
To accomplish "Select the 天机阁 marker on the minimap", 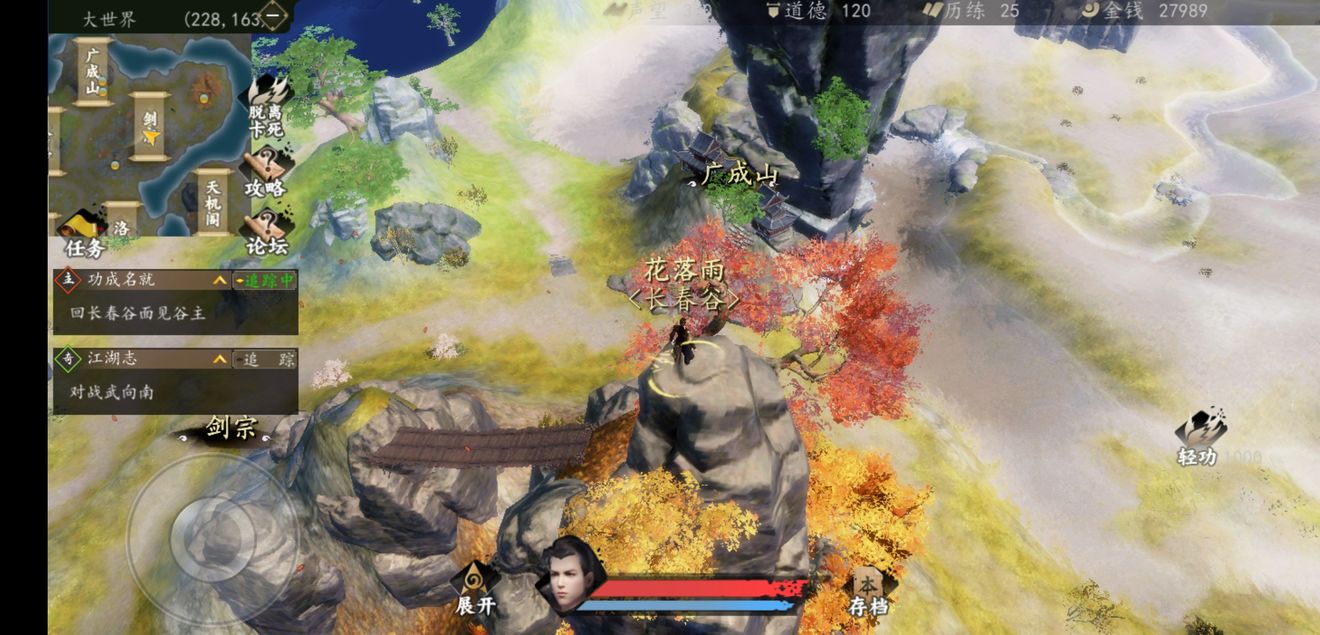I will point(213,202).
